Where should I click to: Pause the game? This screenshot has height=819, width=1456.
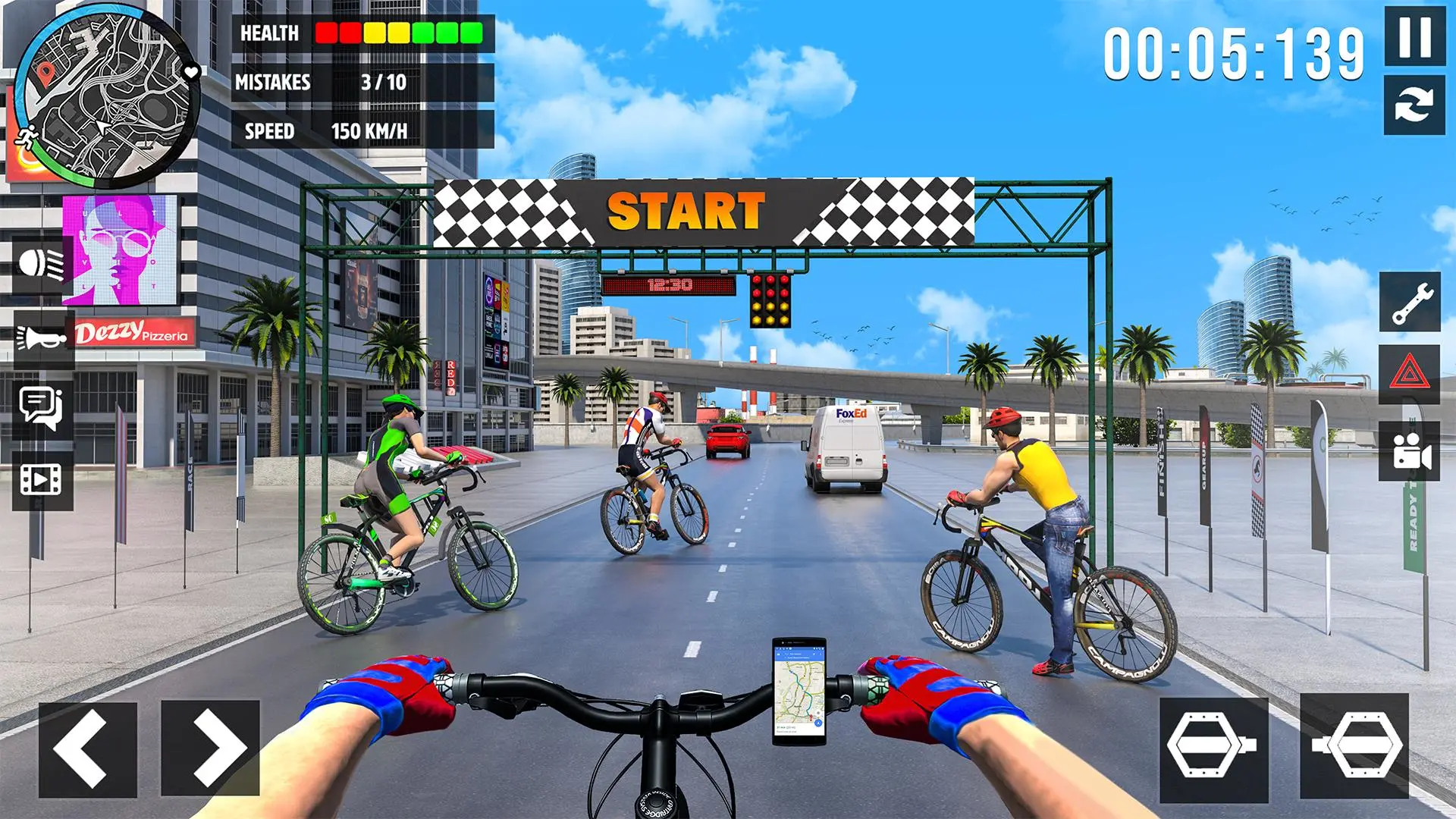1414,36
